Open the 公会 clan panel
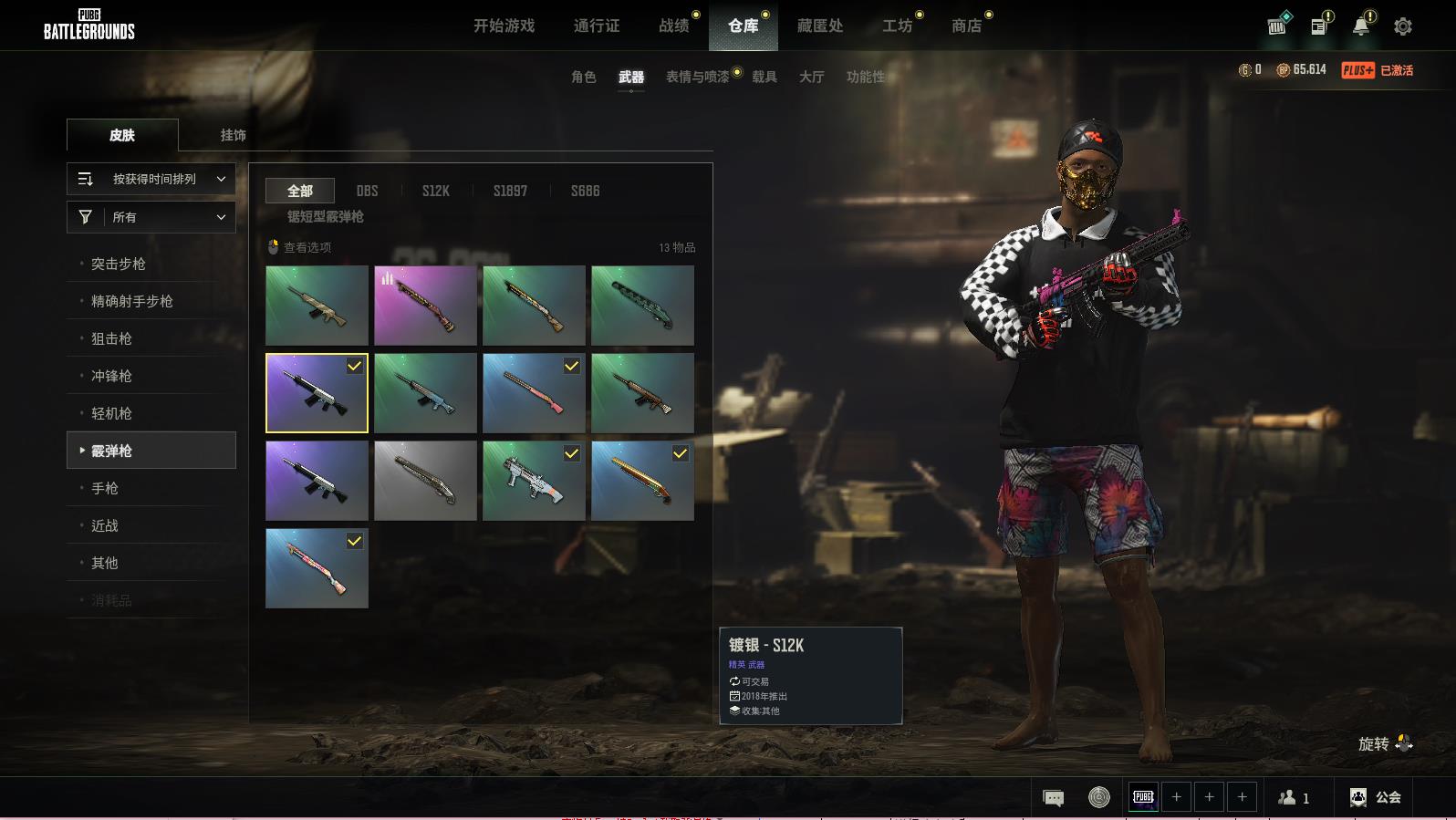This screenshot has width=1456, height=820. 1376,797
